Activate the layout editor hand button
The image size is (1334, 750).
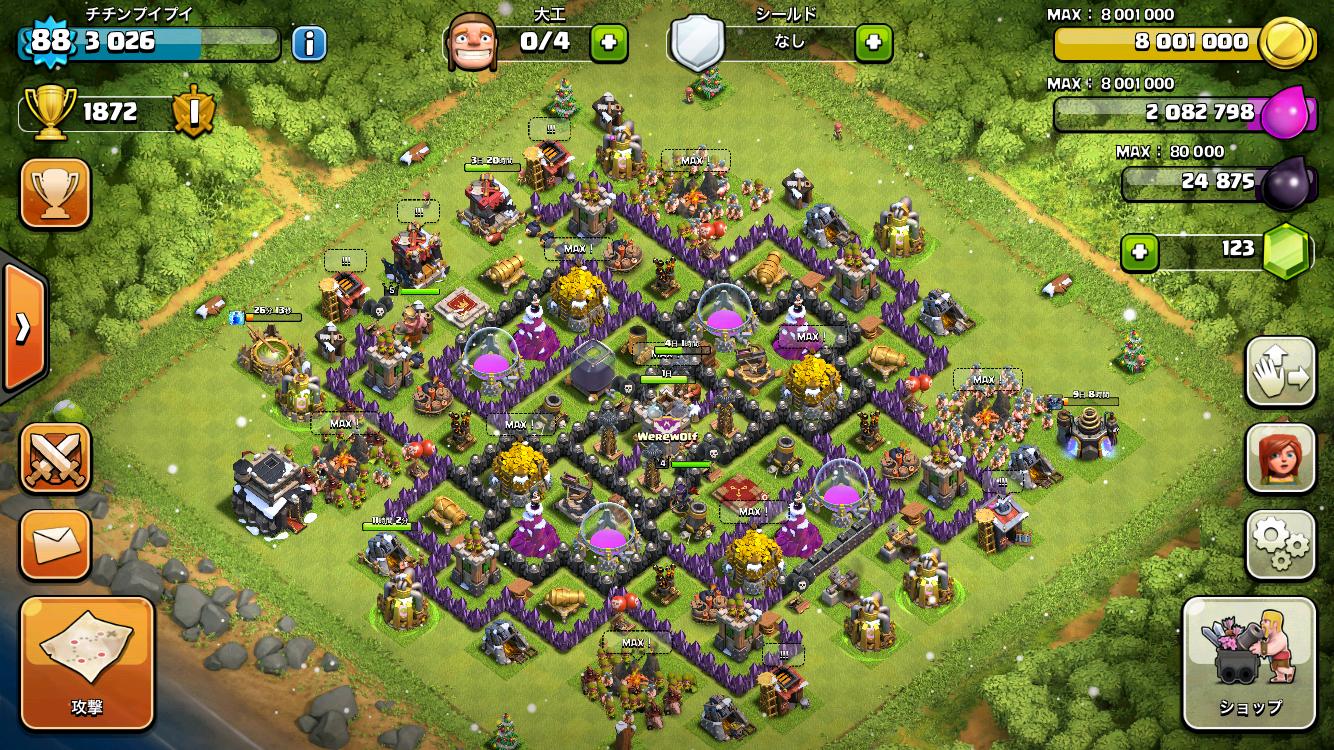click(1280, 371)
